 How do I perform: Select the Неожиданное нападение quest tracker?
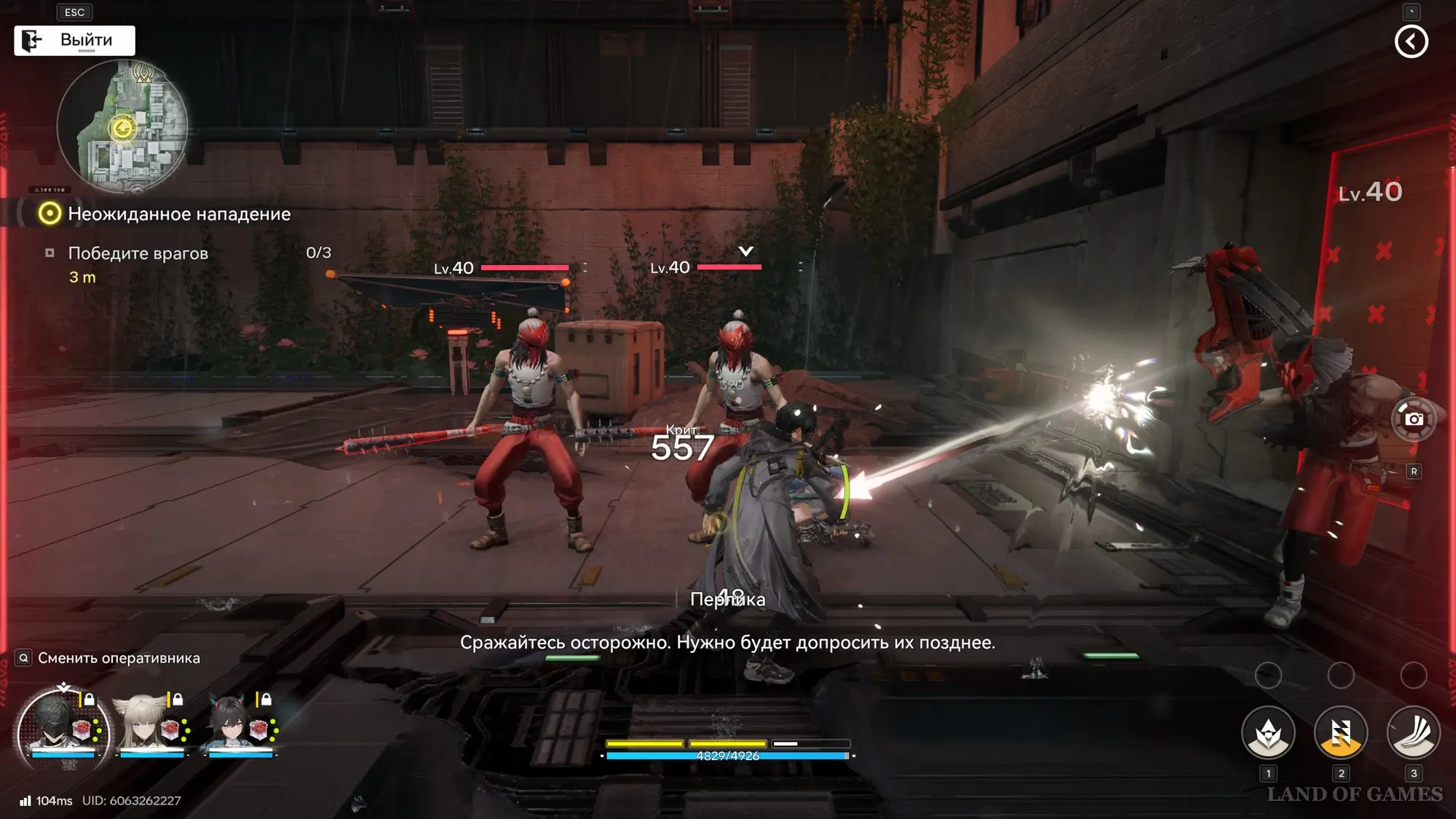pos(178,214)
